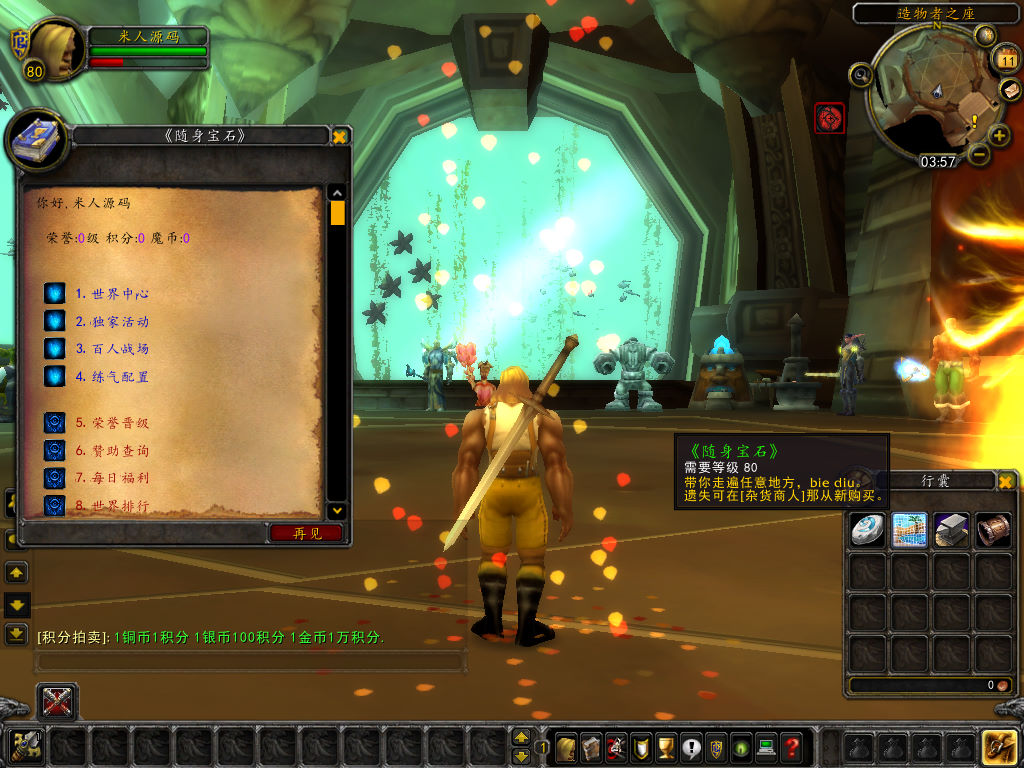Open the character info micro button
The width and height of the screenshot is (1024, 768).
click(566, 746)
